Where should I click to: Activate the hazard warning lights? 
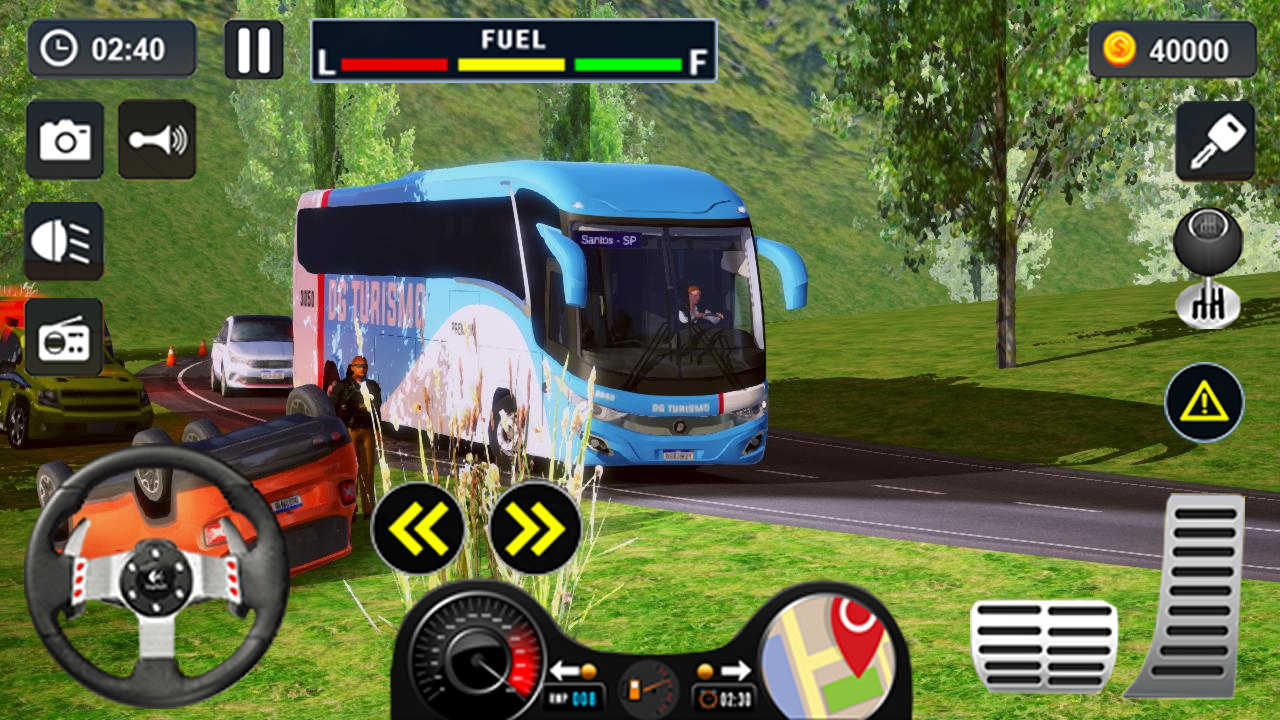point(1204,403)
